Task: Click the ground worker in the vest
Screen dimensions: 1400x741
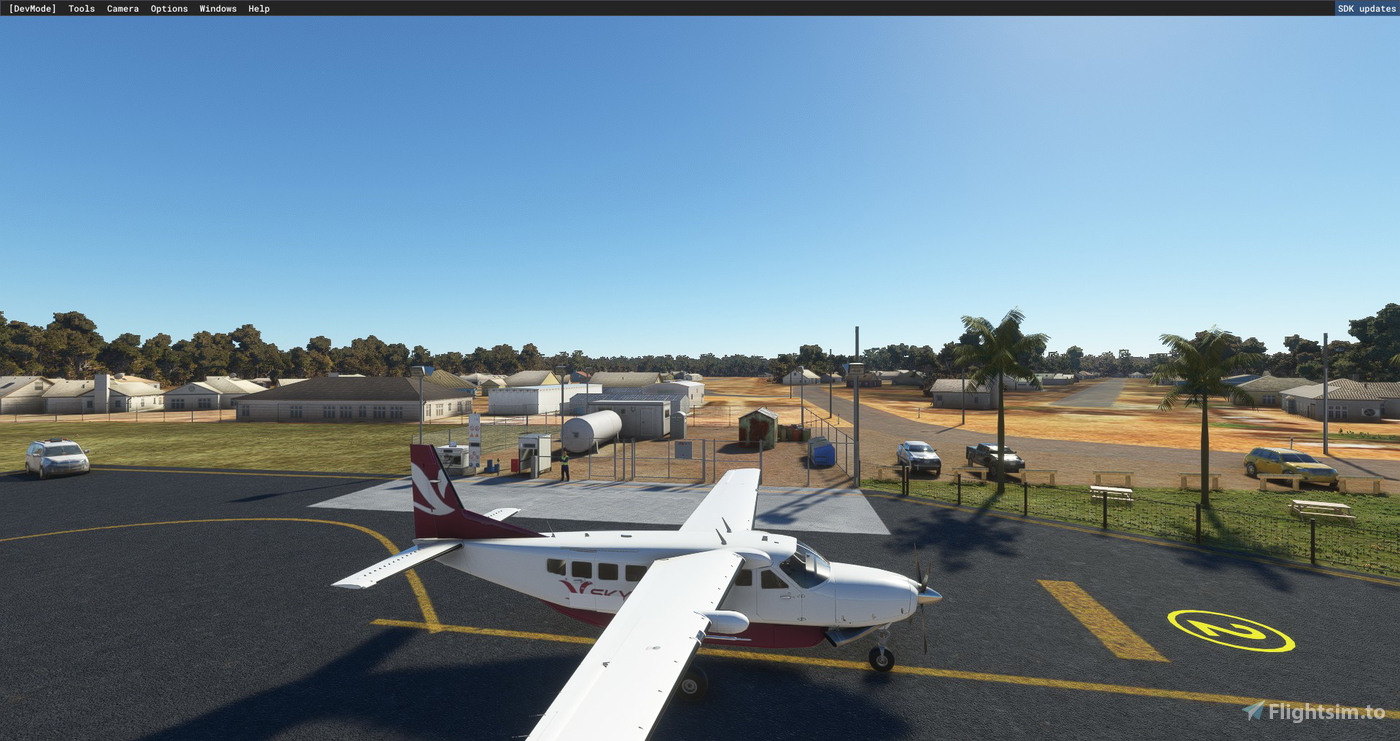Action: pyautogui.click(x=565, y=462)
